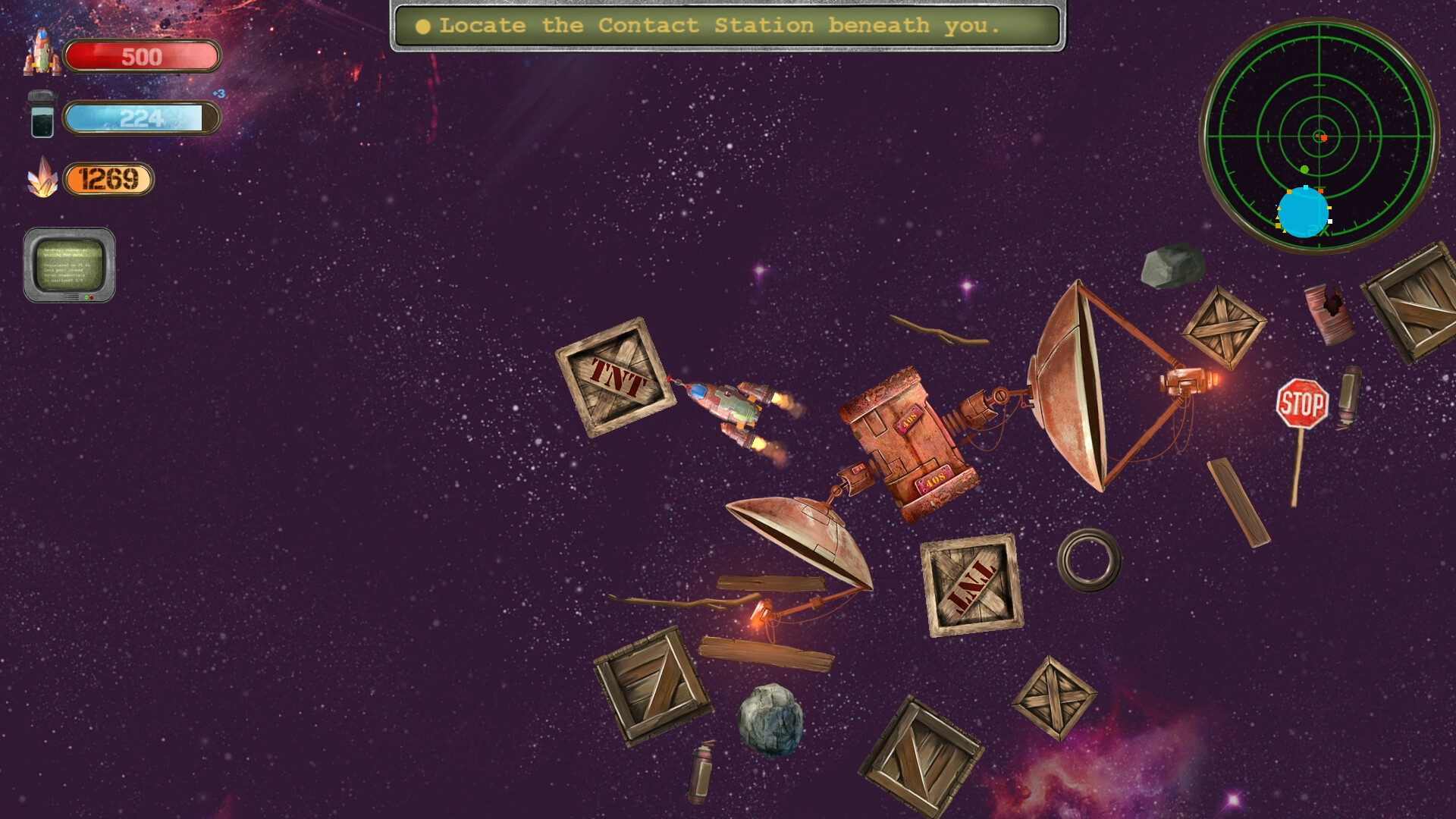Select the blue planet blip on the radar
This screenshot has width=1456, height=819.
[x=1304, y=213]
